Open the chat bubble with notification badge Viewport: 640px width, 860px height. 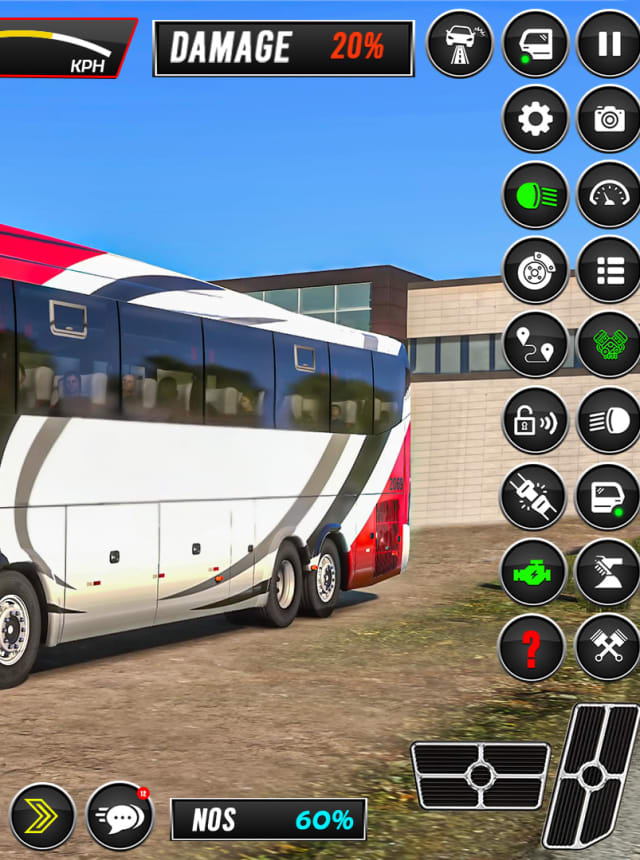120,815
